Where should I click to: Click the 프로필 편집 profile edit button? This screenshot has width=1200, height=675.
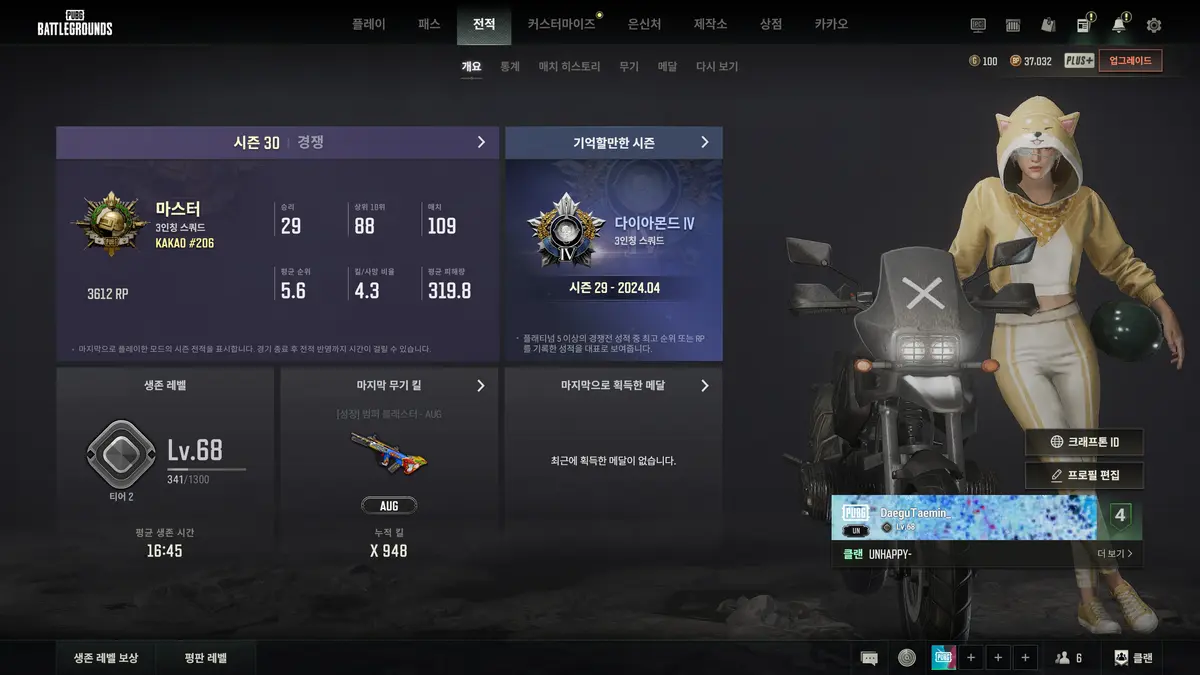coord(1084,475)
